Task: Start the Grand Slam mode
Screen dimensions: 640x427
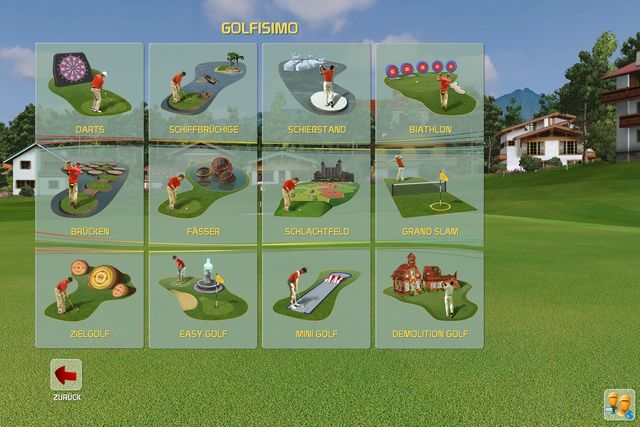Action: tap(429, 193)
